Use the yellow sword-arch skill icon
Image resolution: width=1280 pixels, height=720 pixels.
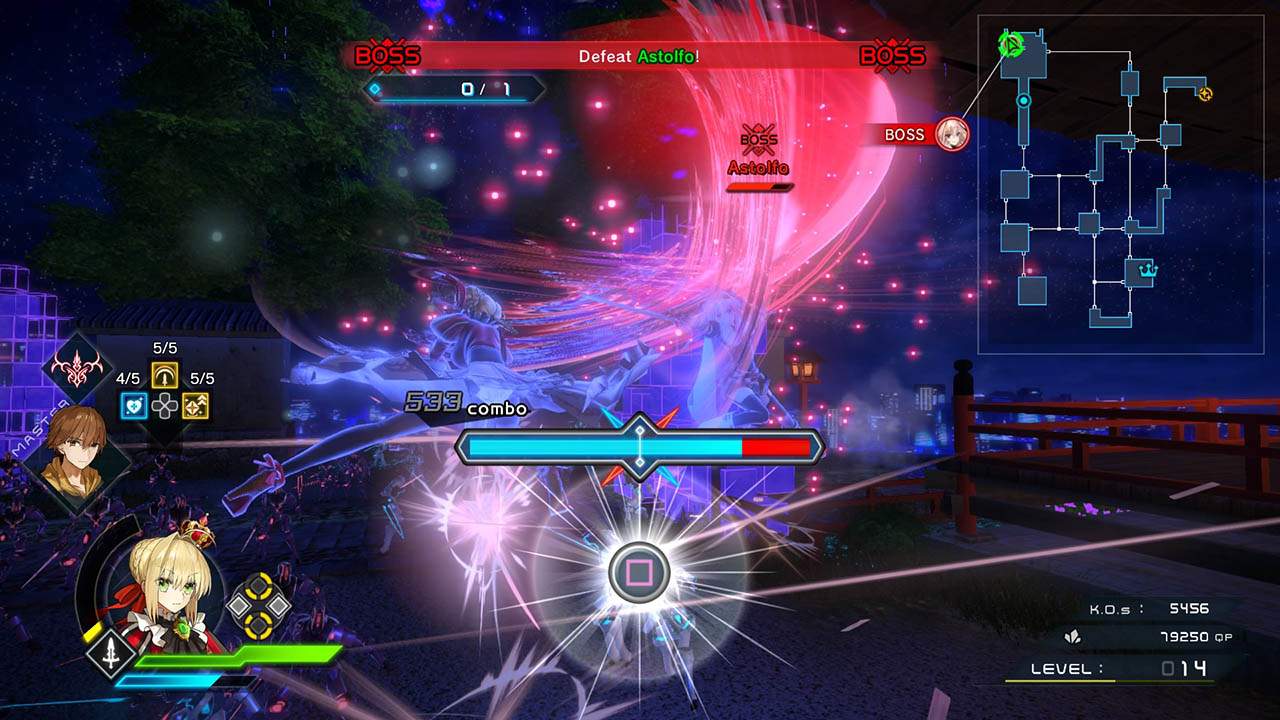tap(164, 375)
